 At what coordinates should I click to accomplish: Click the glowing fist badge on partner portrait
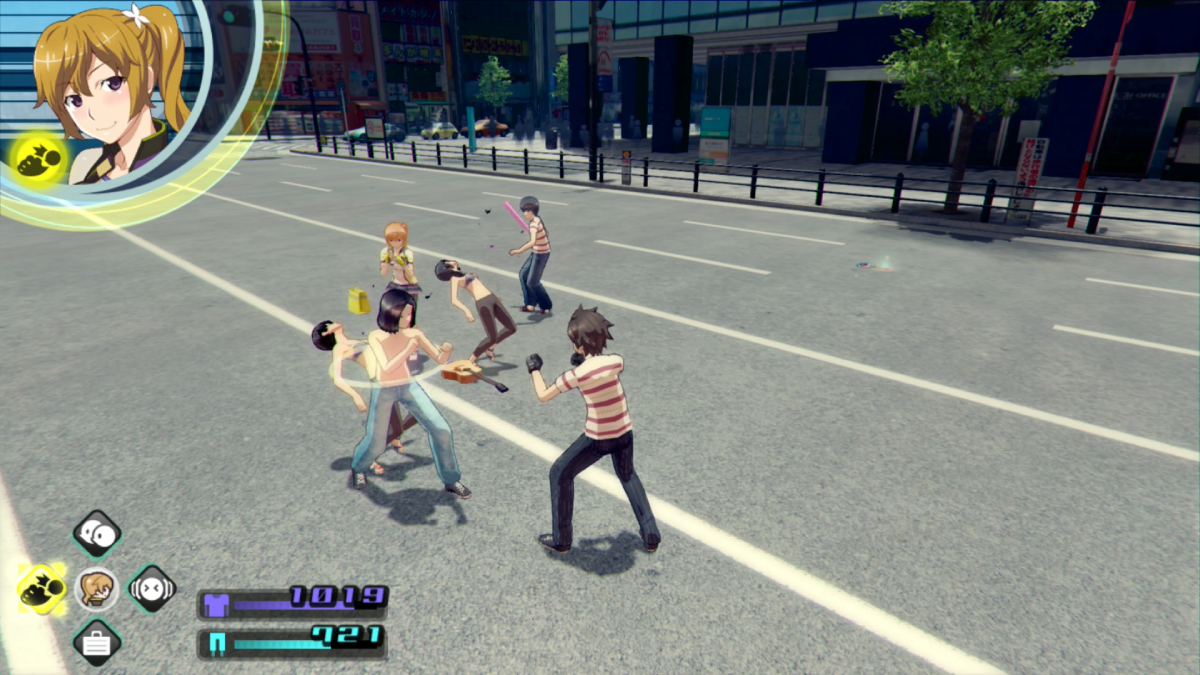(40, 157)
